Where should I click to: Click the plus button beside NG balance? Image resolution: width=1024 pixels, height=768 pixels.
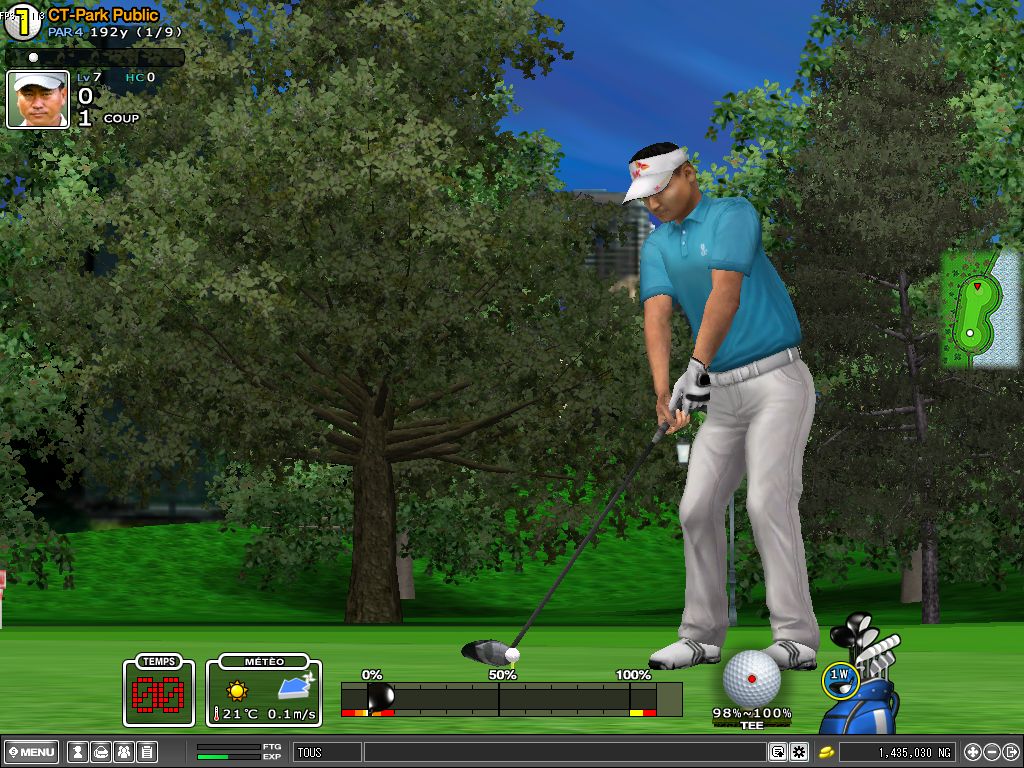coord(973,752)
